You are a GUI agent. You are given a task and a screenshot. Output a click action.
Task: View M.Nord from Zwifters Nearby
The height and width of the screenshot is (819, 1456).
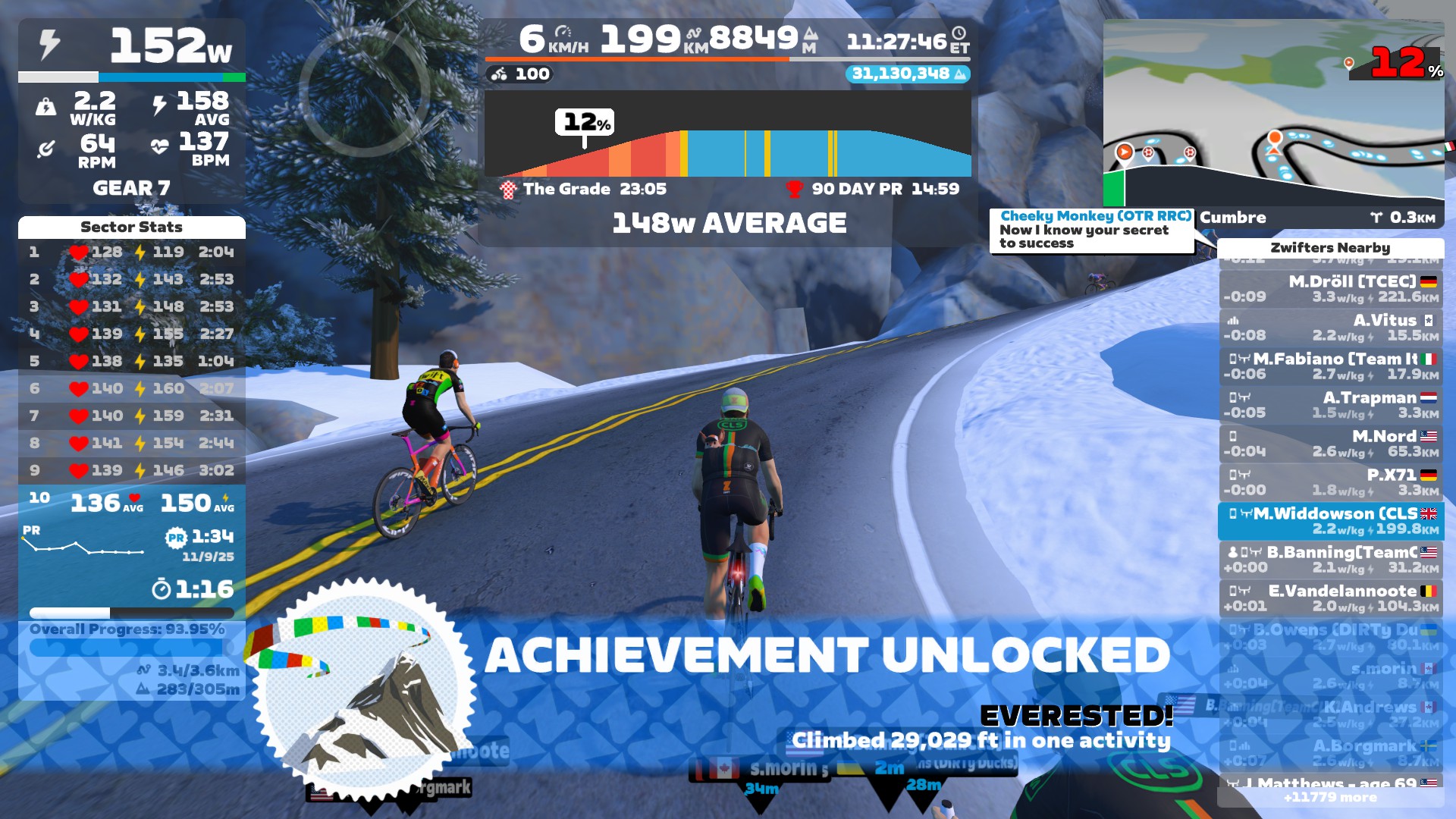point(1331,444)
